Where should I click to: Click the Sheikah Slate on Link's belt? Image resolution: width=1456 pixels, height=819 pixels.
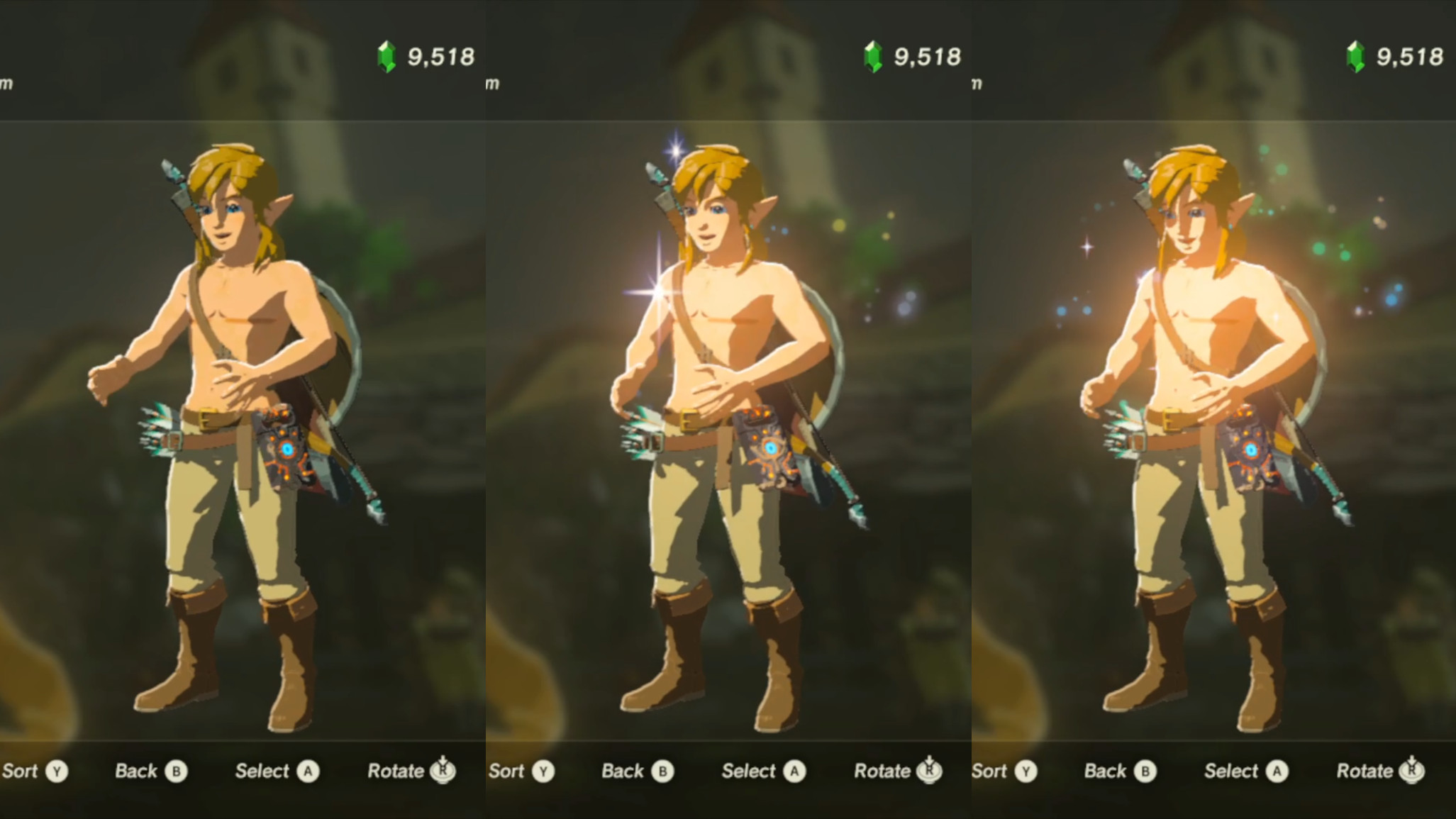pyautogui.click(x=284, y=447)
